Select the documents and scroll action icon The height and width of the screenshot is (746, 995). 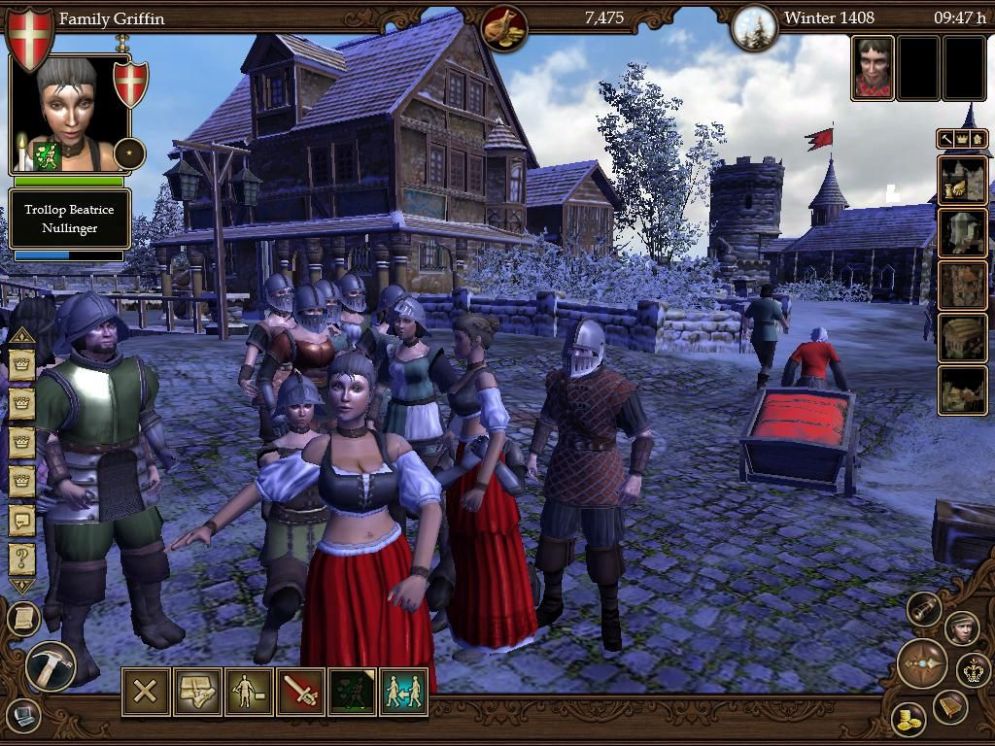198,692
